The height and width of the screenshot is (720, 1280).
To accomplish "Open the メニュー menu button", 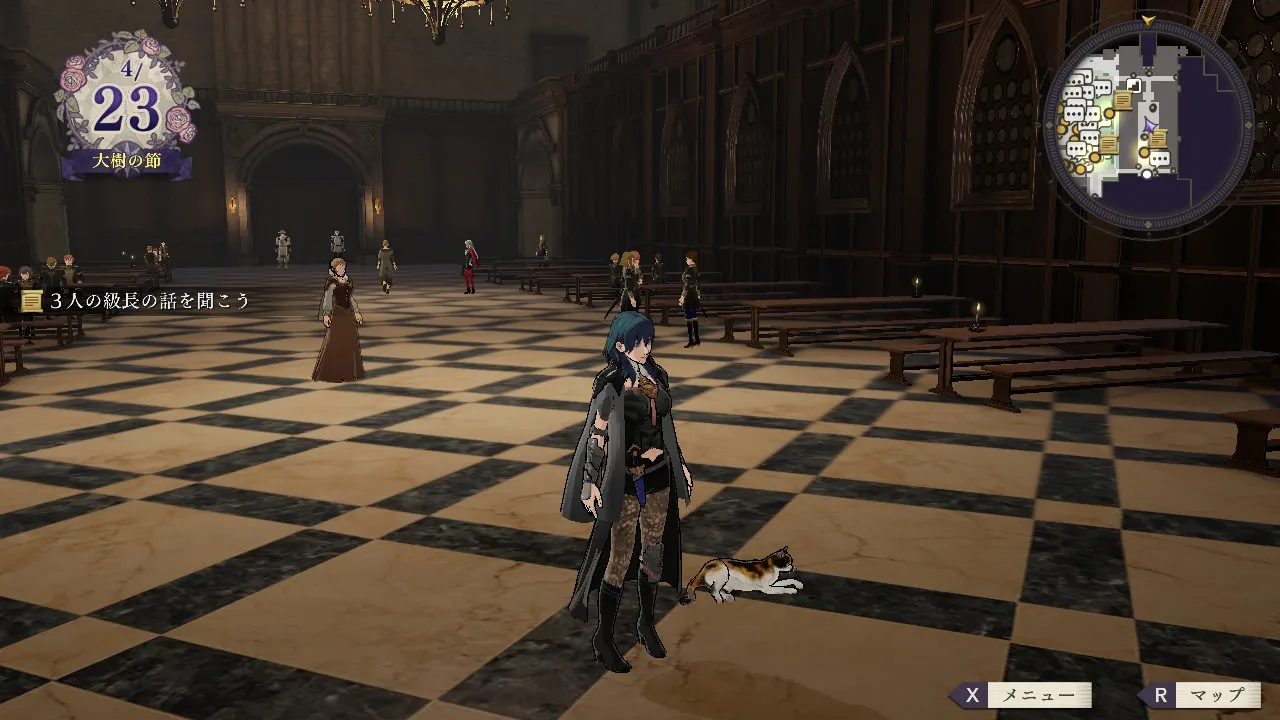I will [1022, 695].
